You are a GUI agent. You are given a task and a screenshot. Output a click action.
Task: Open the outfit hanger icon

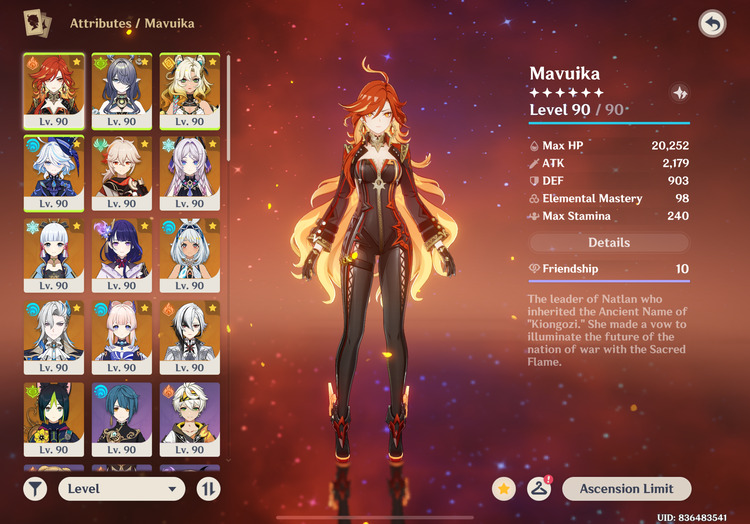coord(541,489)
